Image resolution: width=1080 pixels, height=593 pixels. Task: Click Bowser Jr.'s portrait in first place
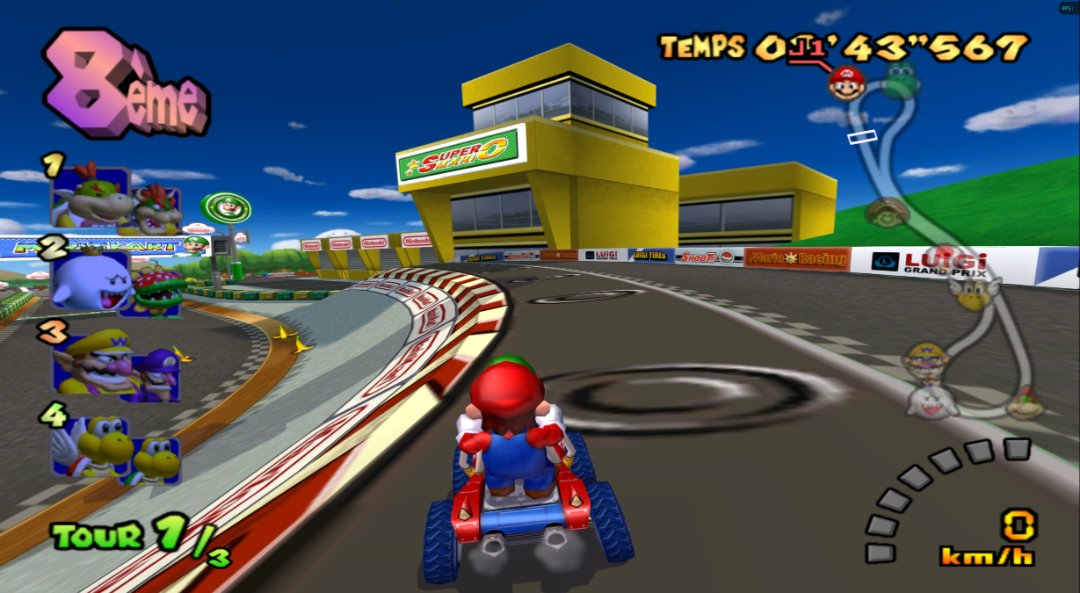(156, 210)
